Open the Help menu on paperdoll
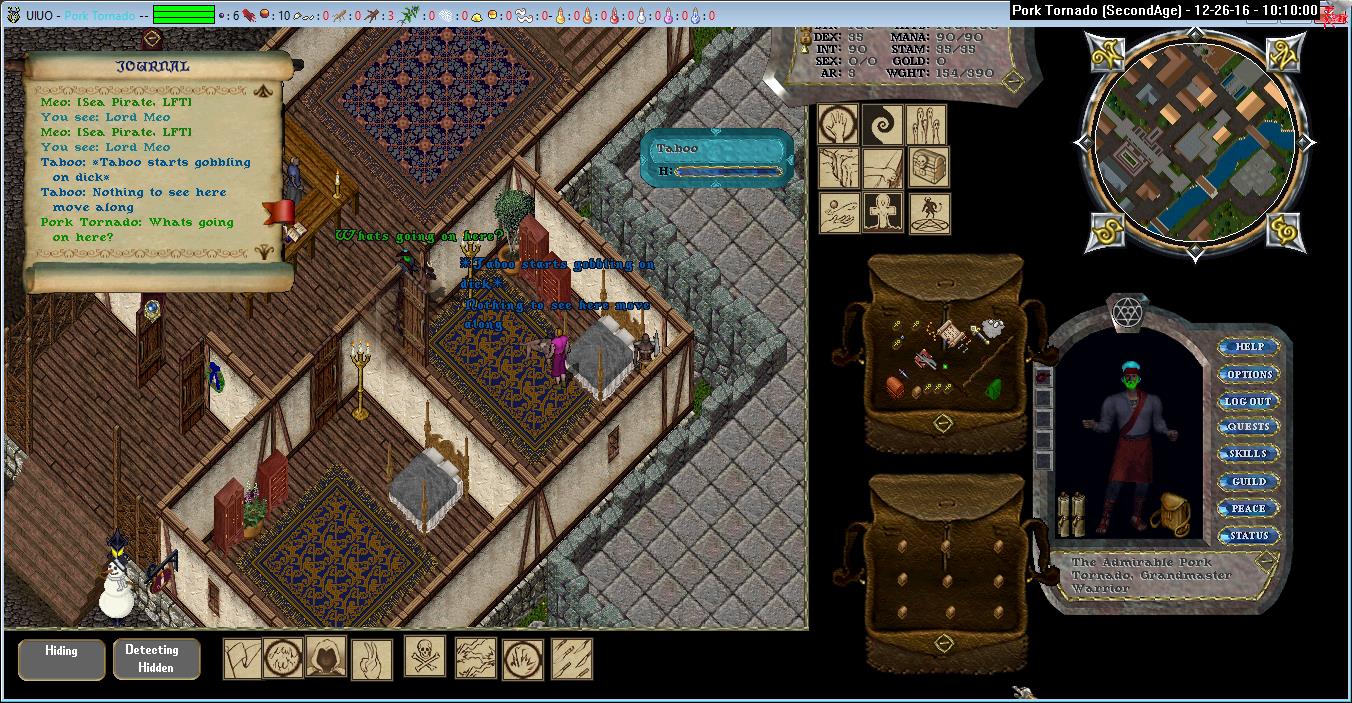The image size is (1352, 703). pyautogui.click(x=1249, y=347)
